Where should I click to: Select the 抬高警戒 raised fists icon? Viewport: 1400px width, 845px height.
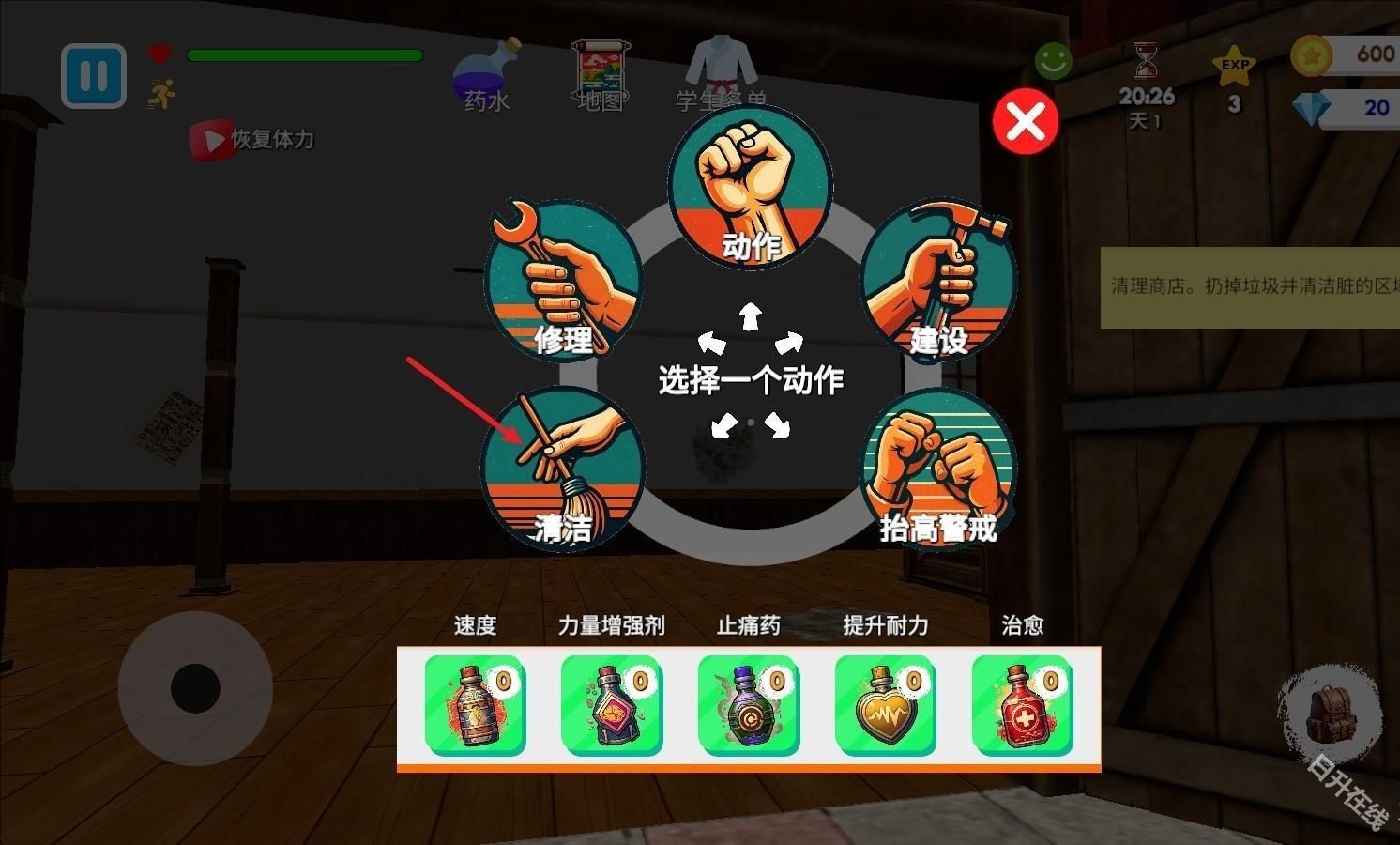pos(937,469)
